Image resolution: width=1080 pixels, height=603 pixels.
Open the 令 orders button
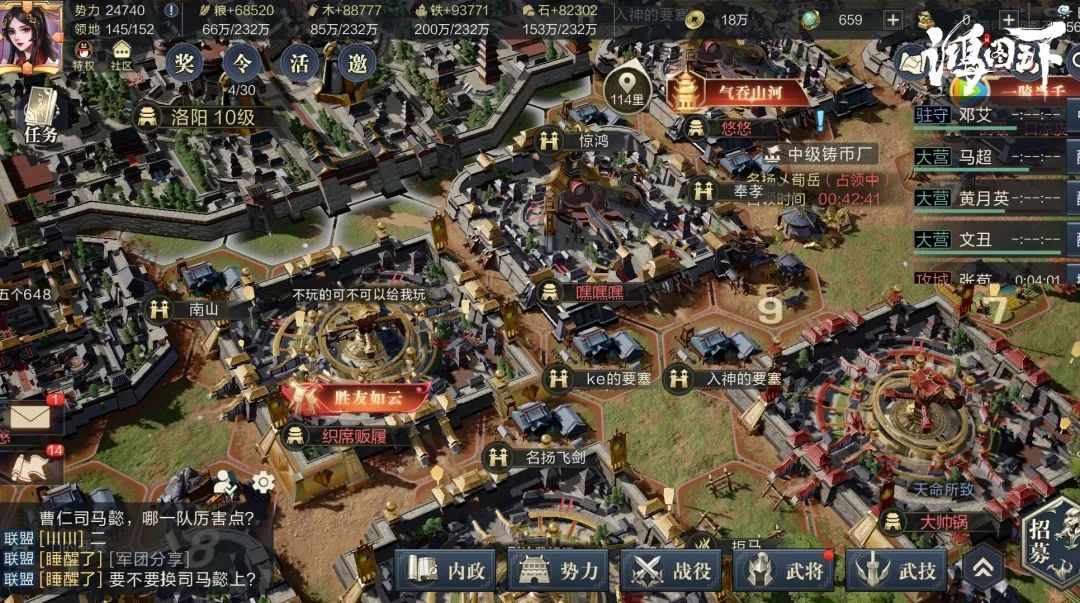[x=241, y=64]
